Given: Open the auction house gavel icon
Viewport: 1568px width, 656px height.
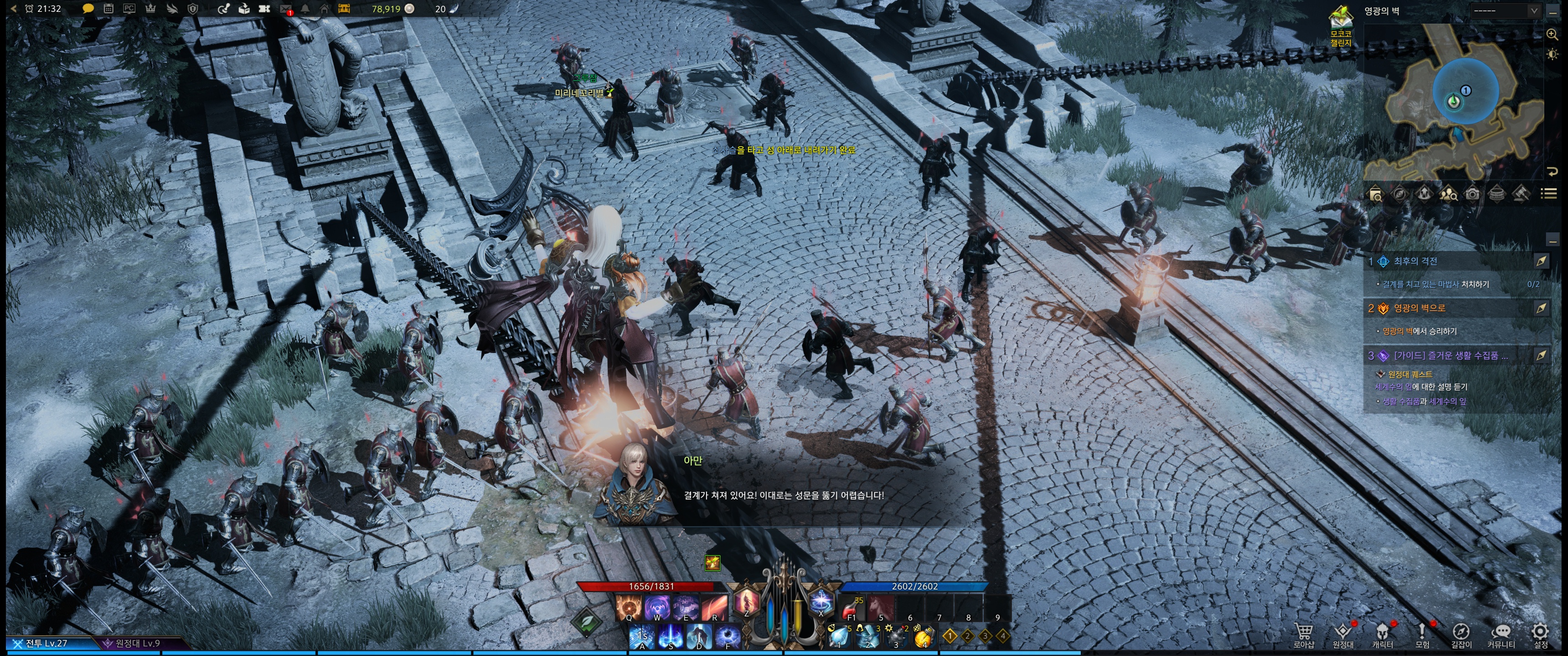Looking at the screenshot, I should pyautogui.click(x=1521, y=194).
